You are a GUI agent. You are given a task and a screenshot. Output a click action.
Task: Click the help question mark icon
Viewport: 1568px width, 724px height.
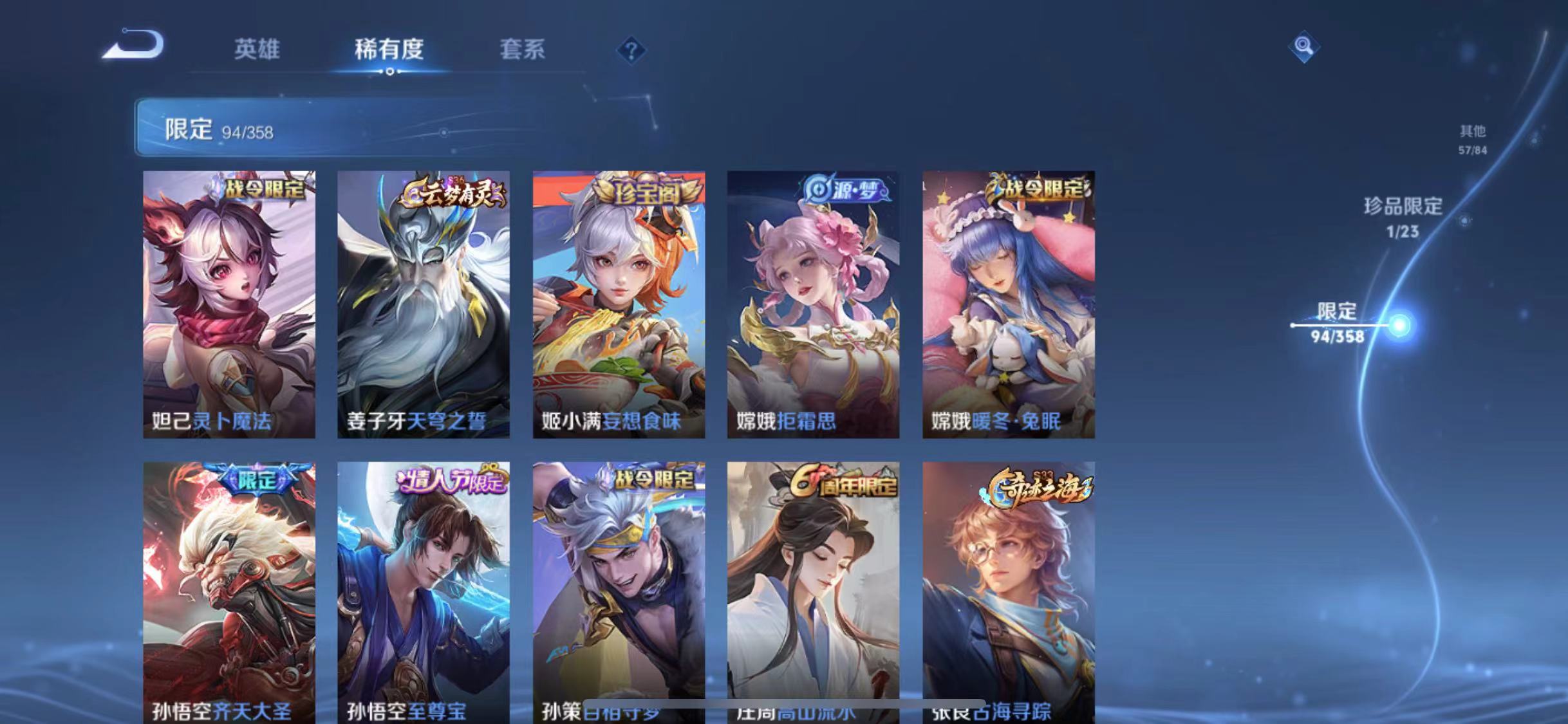click(632, 50)
